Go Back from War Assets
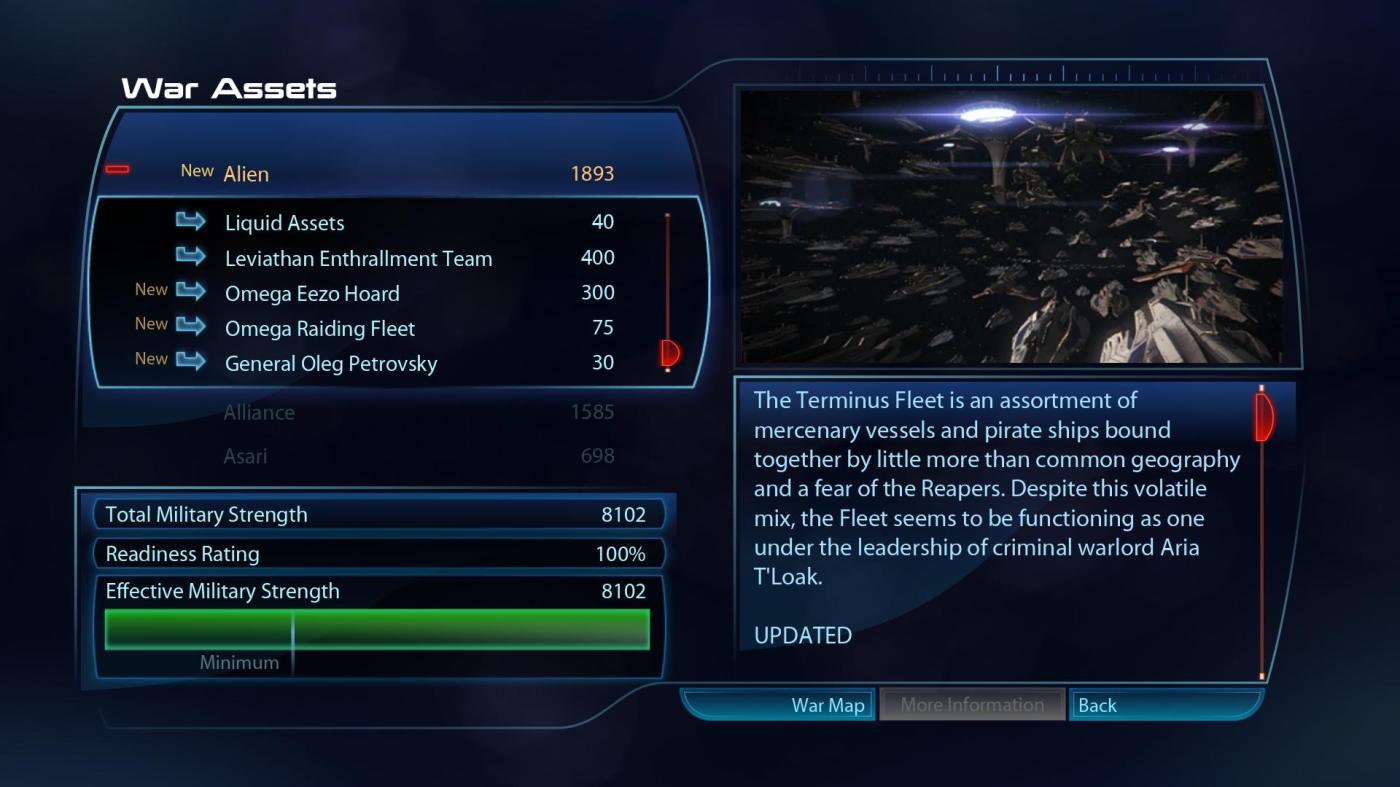The image size is (1400, 787). pos(1097,705)
